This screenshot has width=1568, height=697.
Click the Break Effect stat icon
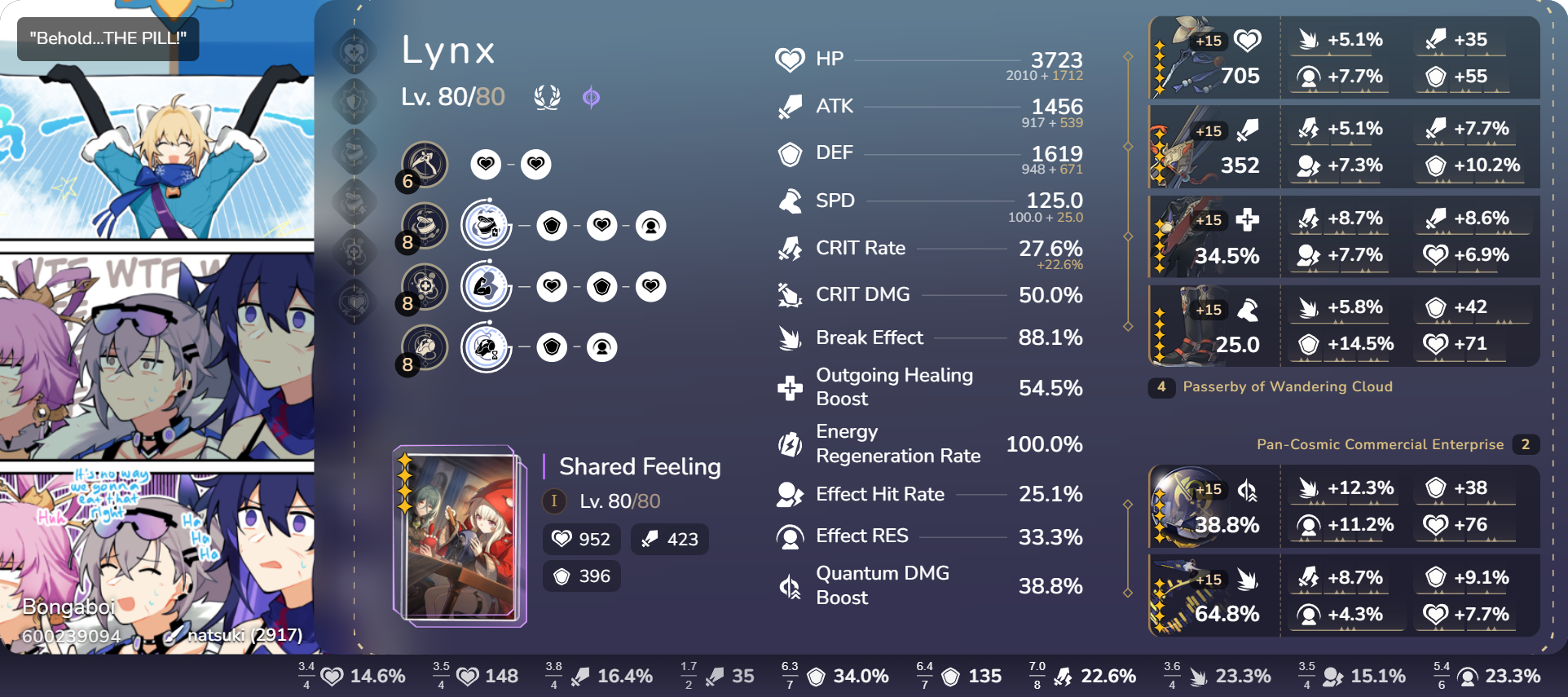[789, 337]
